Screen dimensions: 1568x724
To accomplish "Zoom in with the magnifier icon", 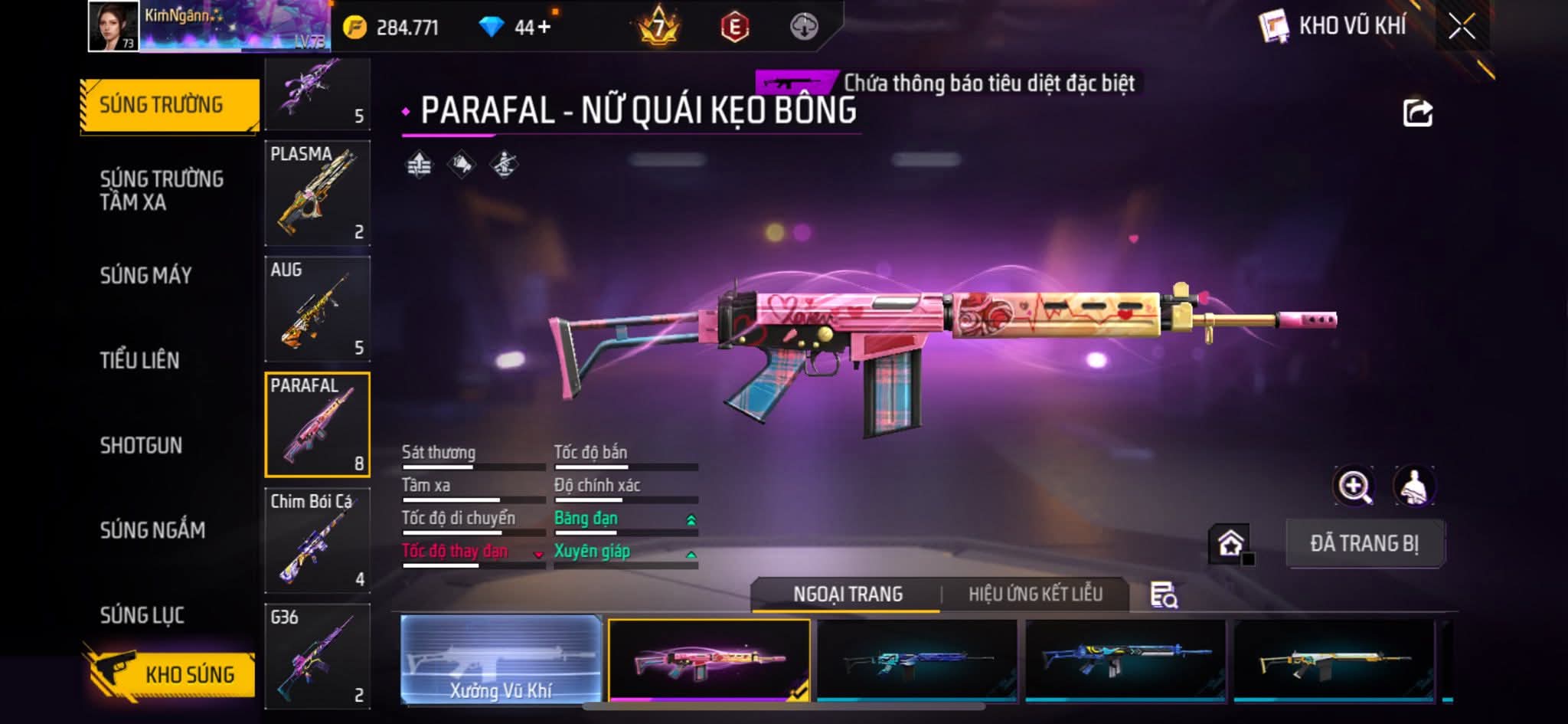I will pos(1354,486).
